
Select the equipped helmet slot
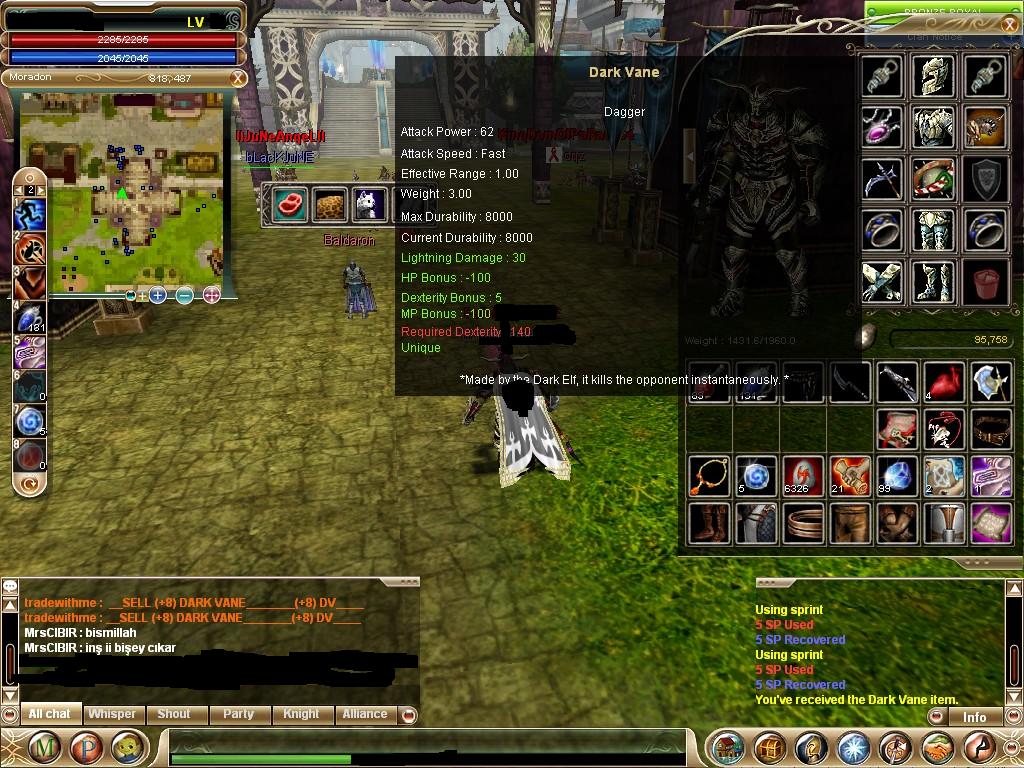coord(934,76)
